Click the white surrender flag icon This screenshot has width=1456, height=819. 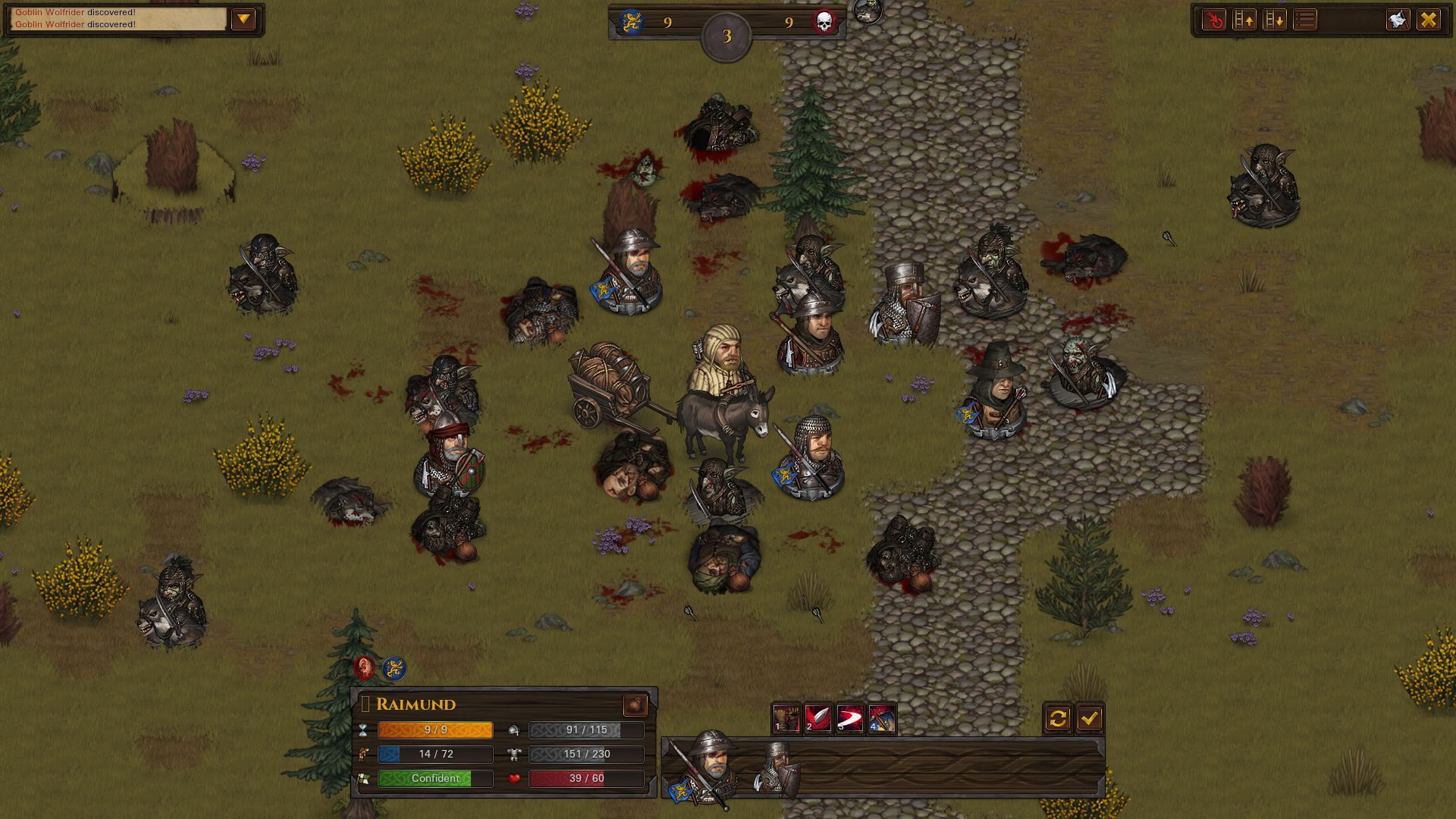tap(1397, 20)
